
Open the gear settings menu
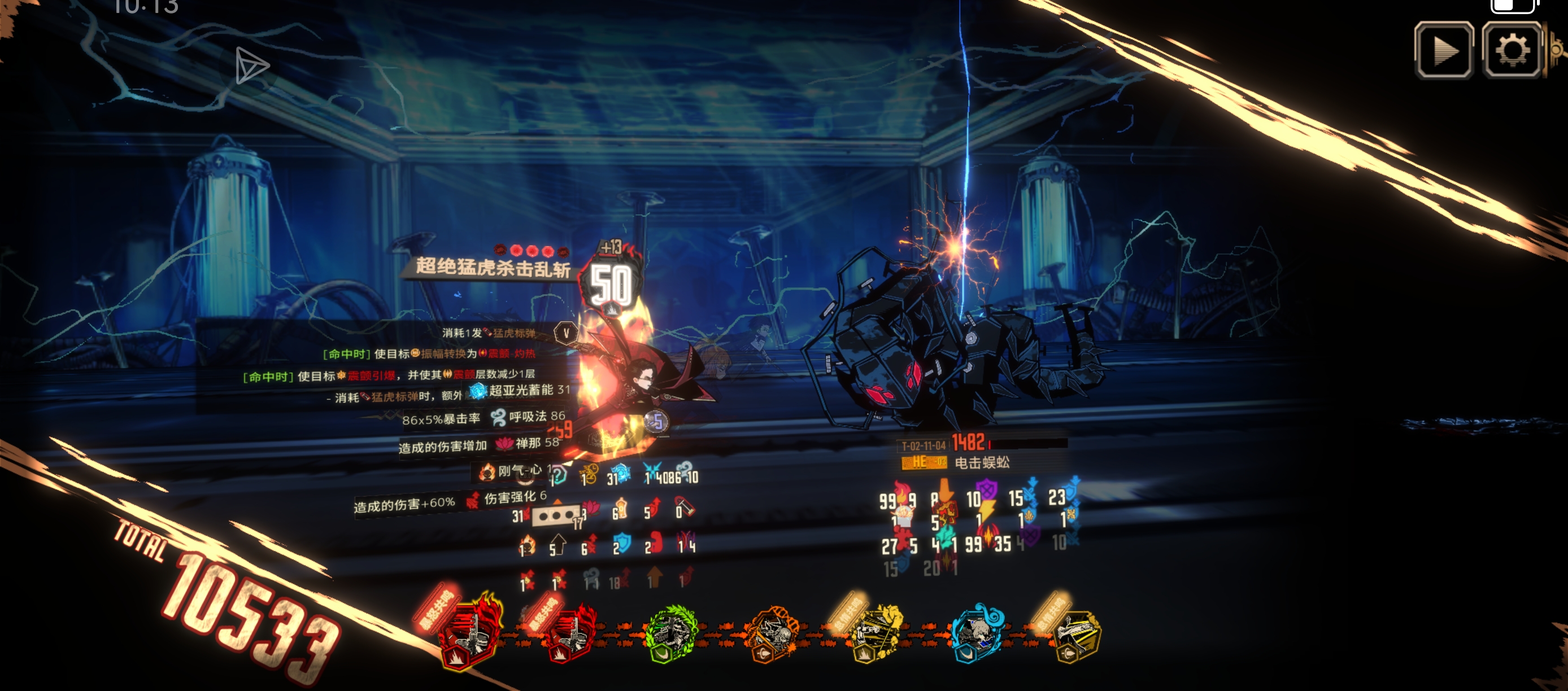coord(1512,50)
